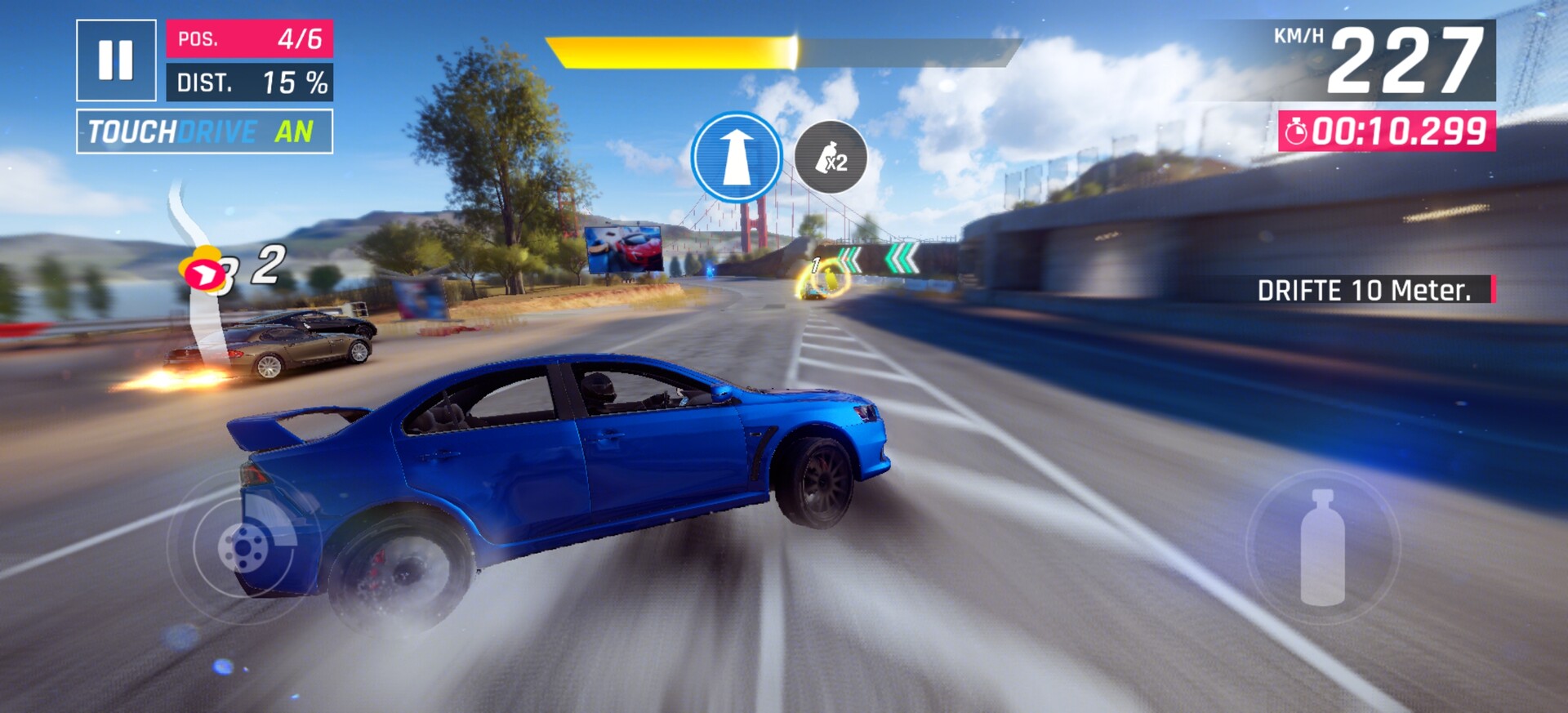Choose the x2 nitro bottle route icon
This screenshot has height=713, width=1568.
coord(831,158)
